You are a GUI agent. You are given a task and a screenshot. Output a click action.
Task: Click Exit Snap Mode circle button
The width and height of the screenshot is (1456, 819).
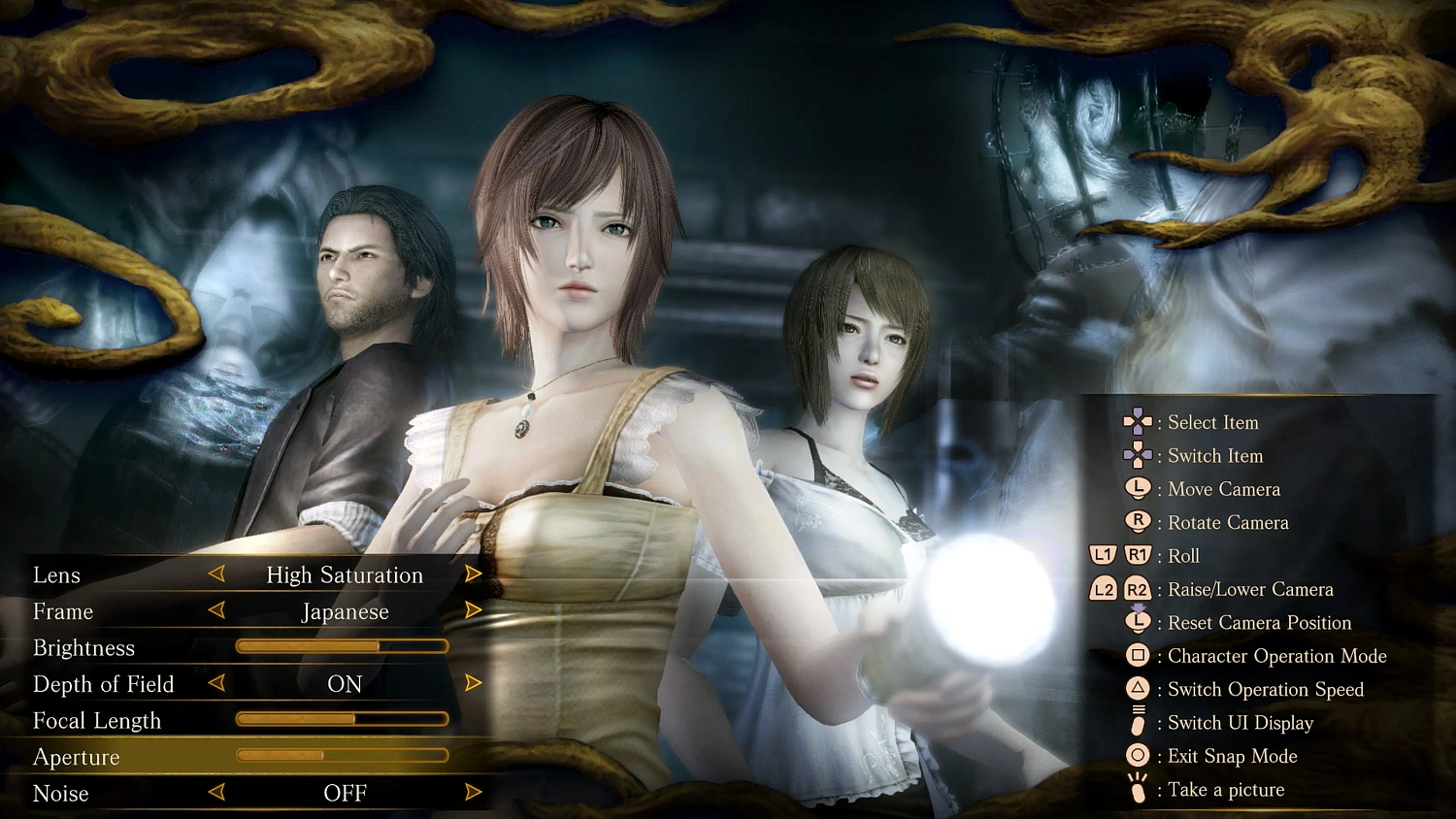(1136, 756)
